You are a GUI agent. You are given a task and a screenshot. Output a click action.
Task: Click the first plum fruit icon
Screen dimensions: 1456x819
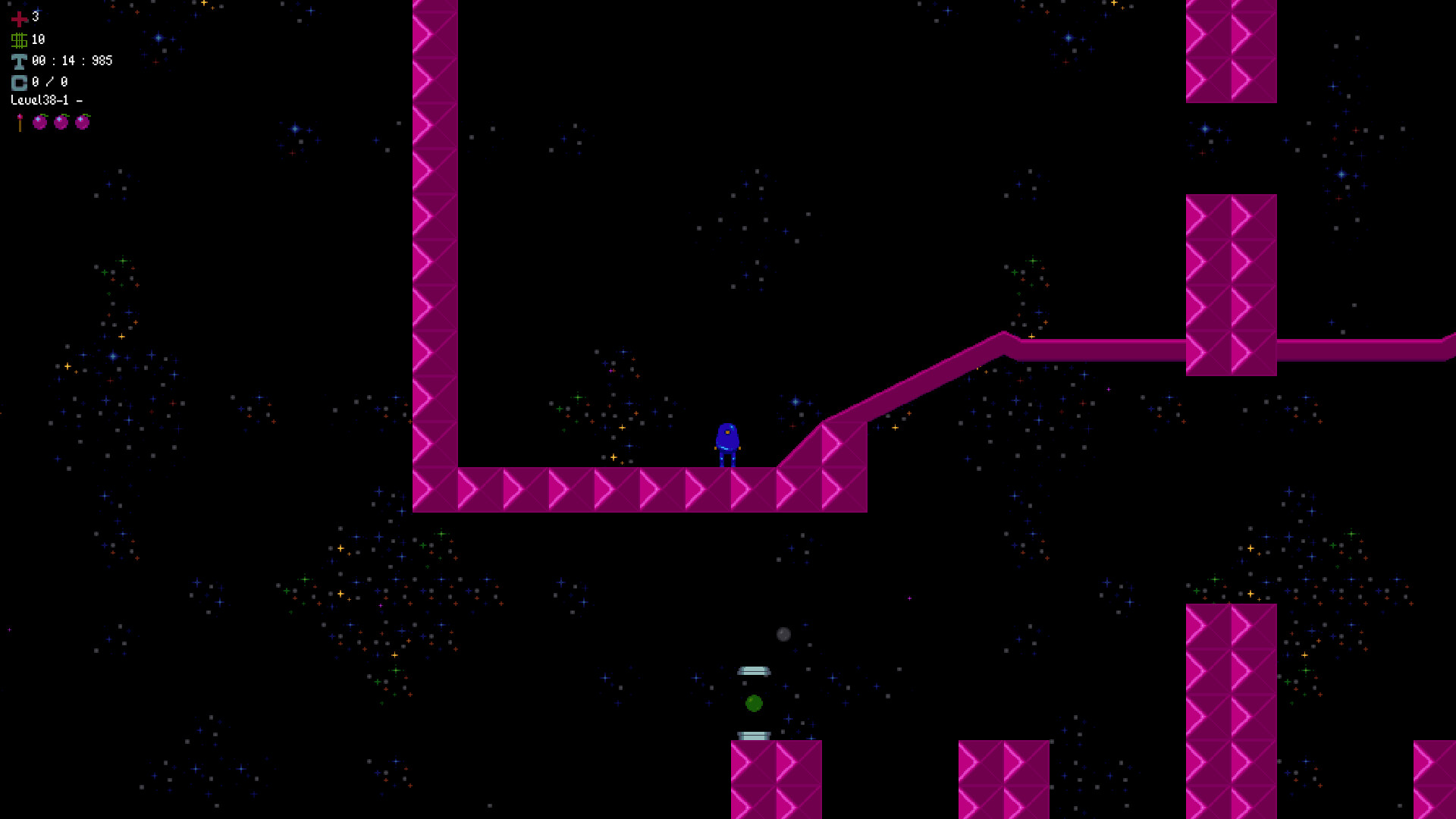[40, 123]
